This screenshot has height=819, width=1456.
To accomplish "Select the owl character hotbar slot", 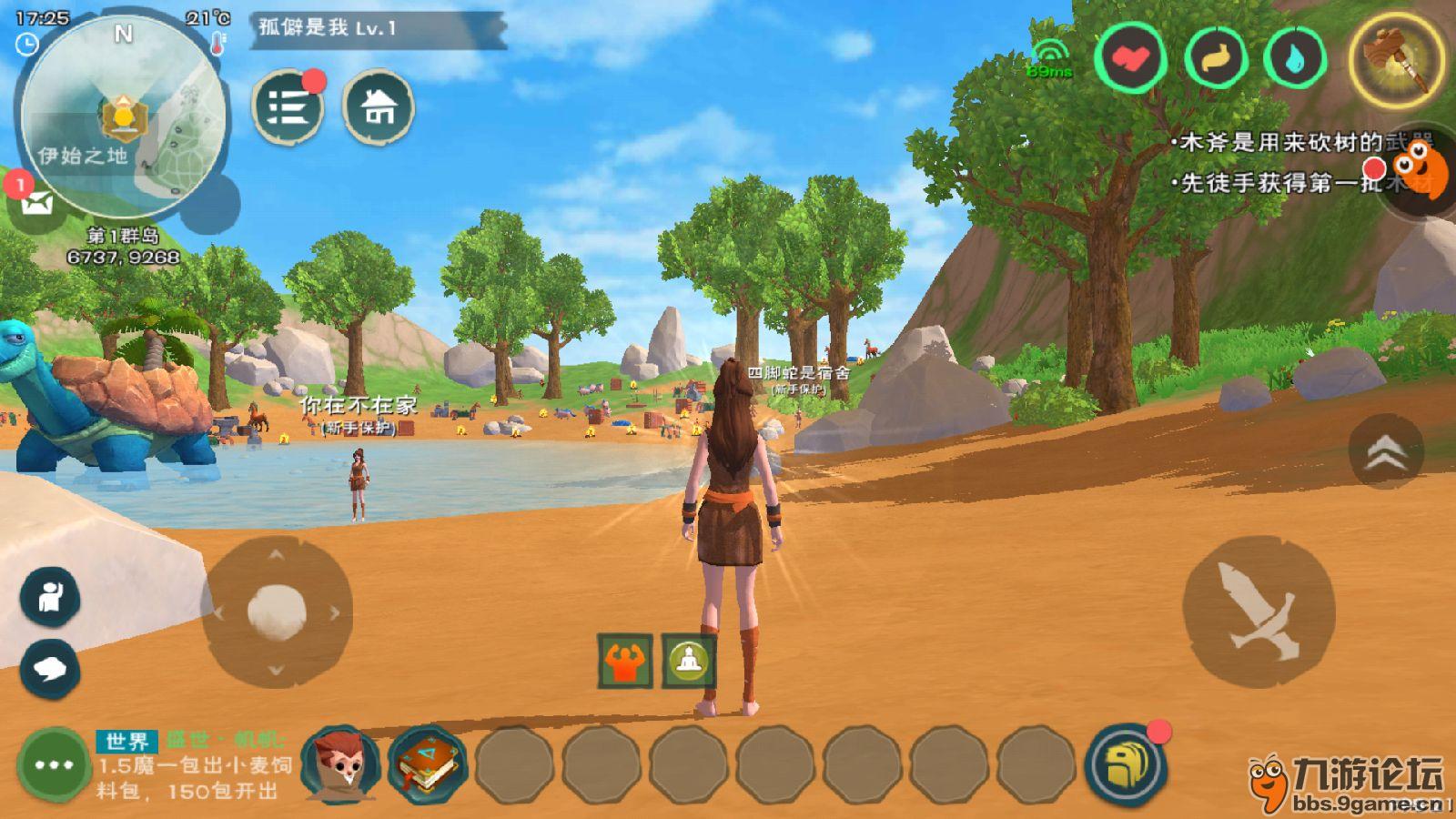I will [340, 764].
